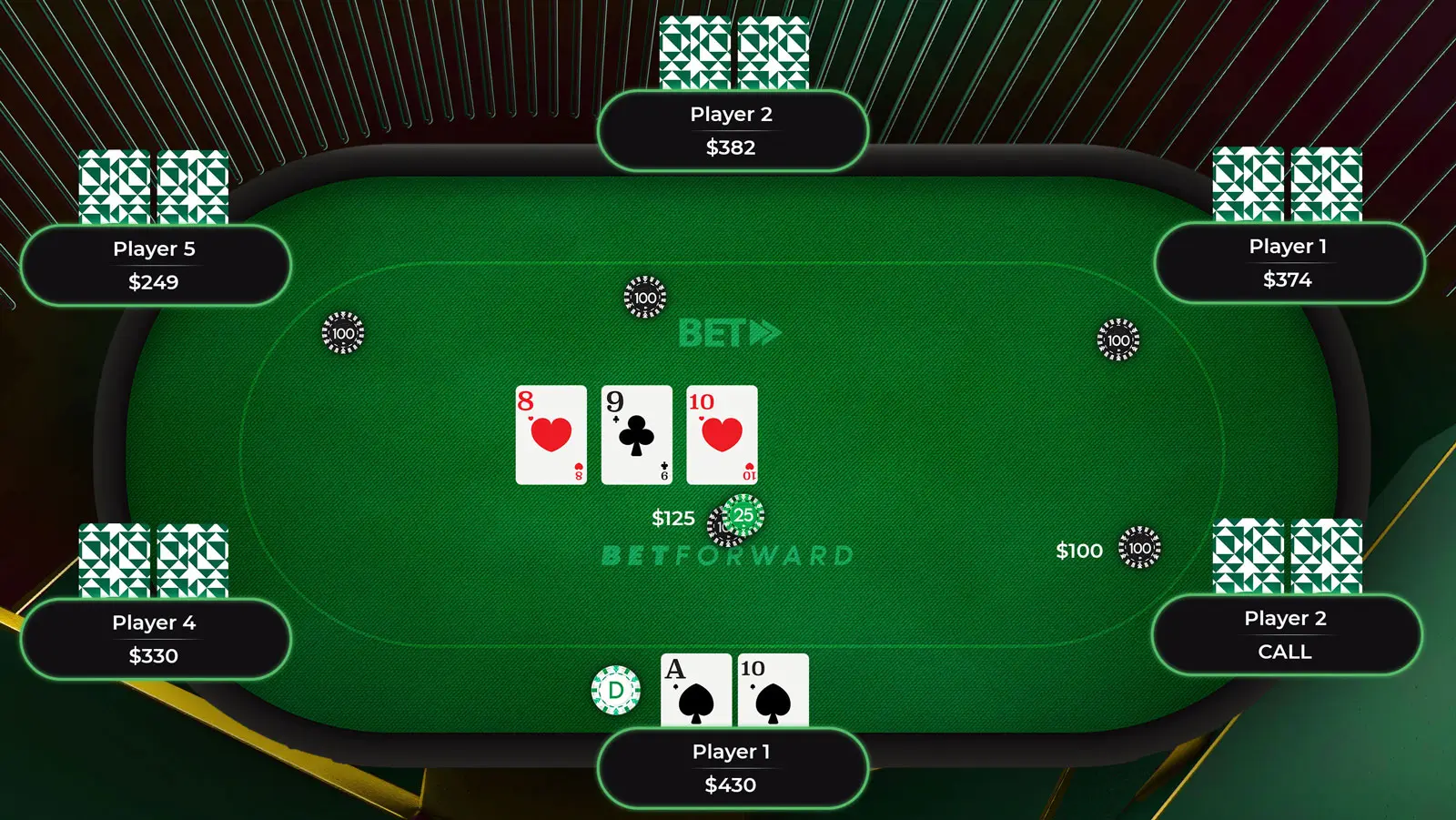Select the Ace of spades hole card
Viewport: 1456px width, 820px height.
tap(695, 689)
